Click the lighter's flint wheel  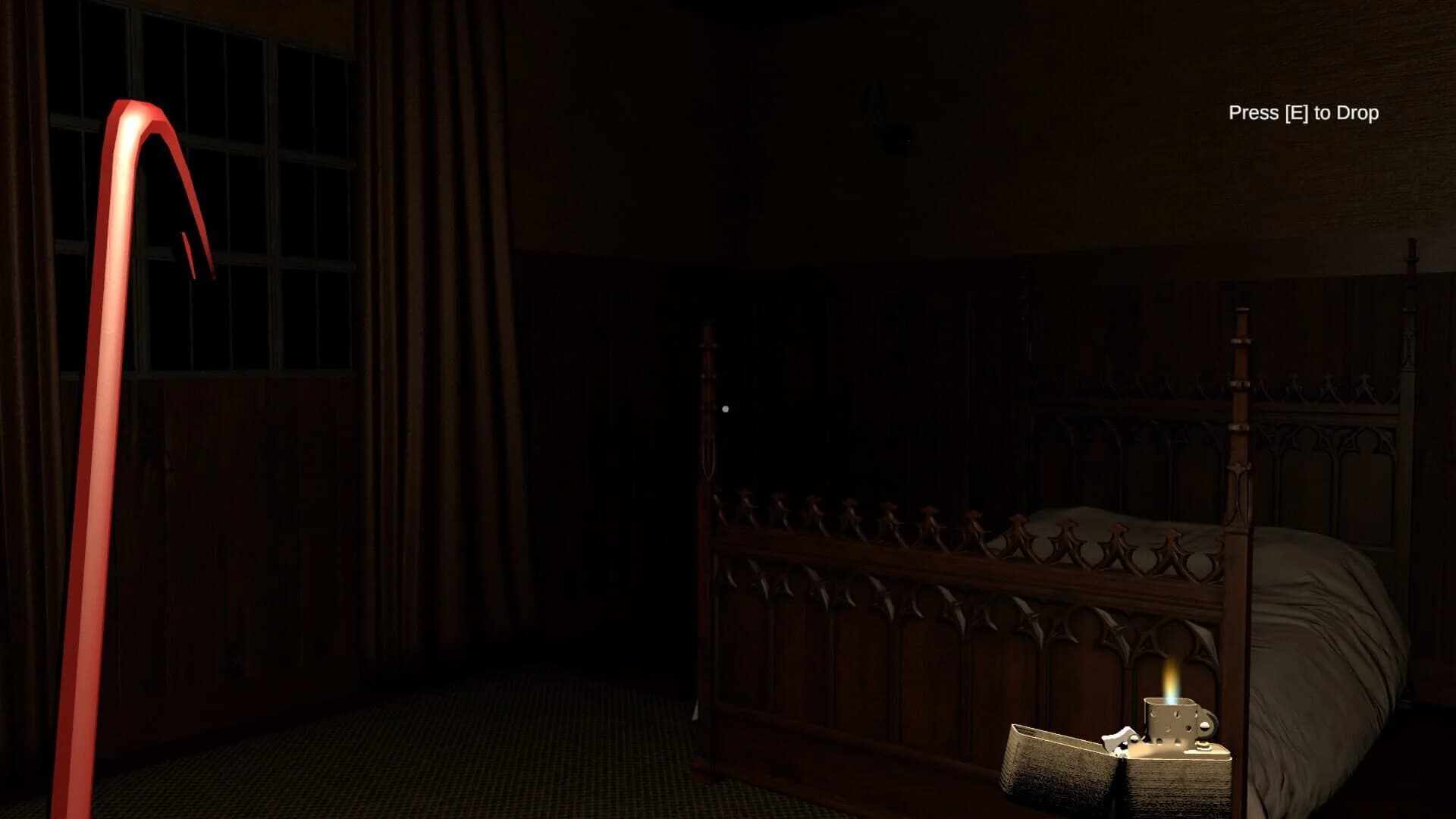click(x=1206, y=726)
